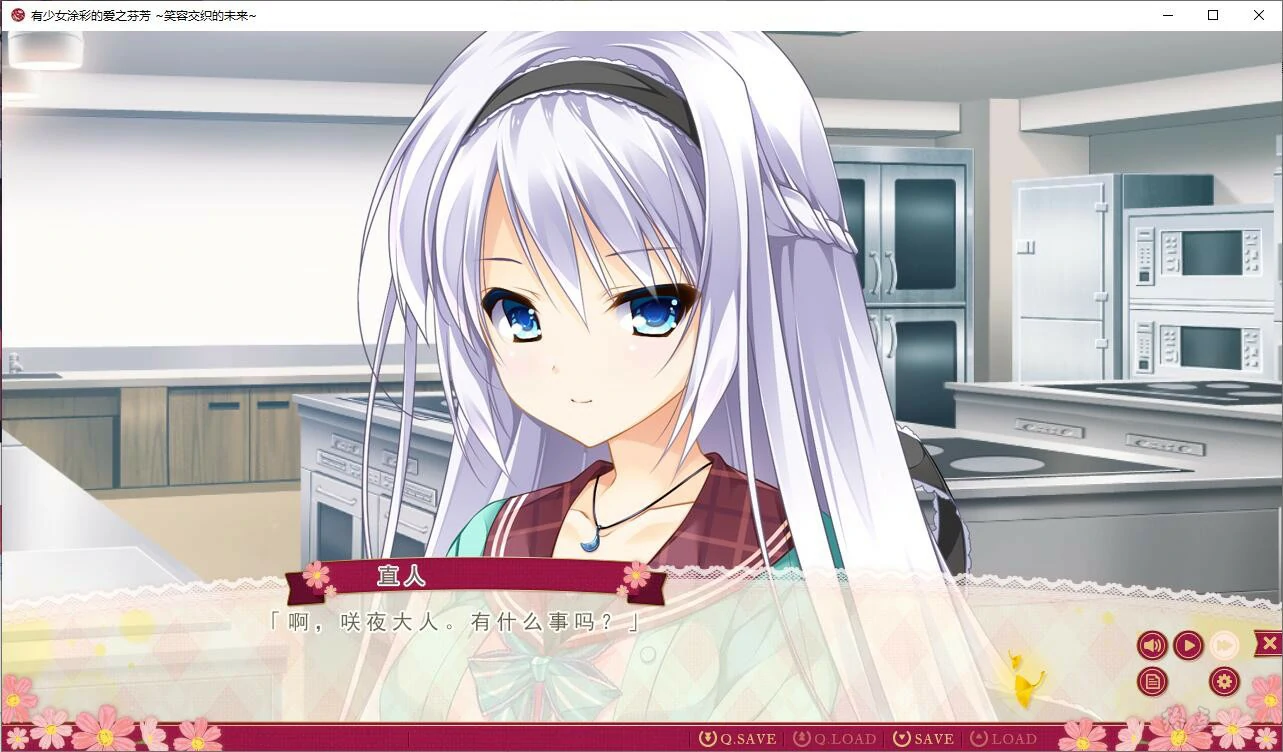Screen dimensions: 1283x752
Task: Maximize the game window
Action: (1212, 14)
